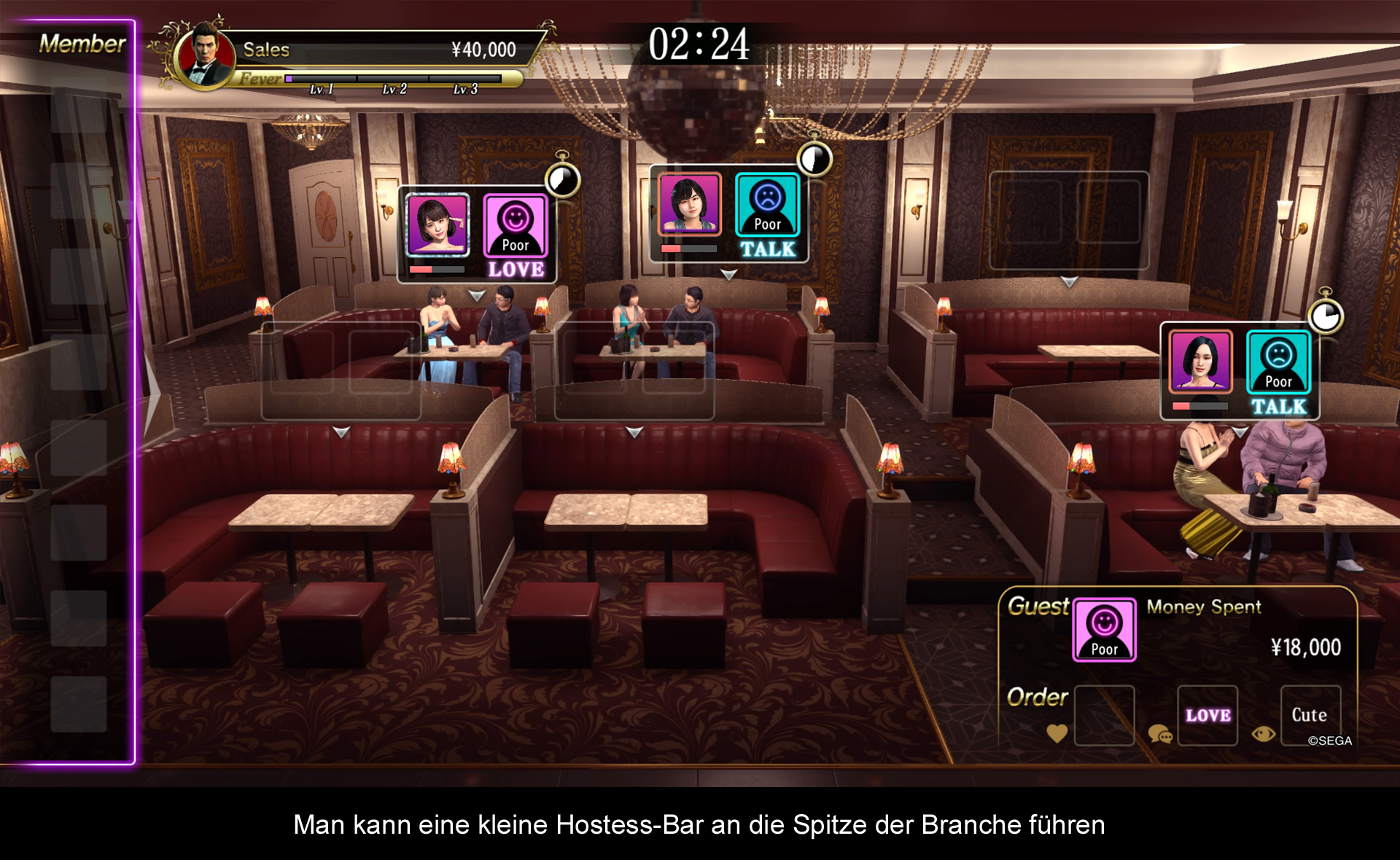Viewport: 1400px width, 860px height.
Task: Click the pink Poor guest icon above LOVE
Action: point(516,225)
